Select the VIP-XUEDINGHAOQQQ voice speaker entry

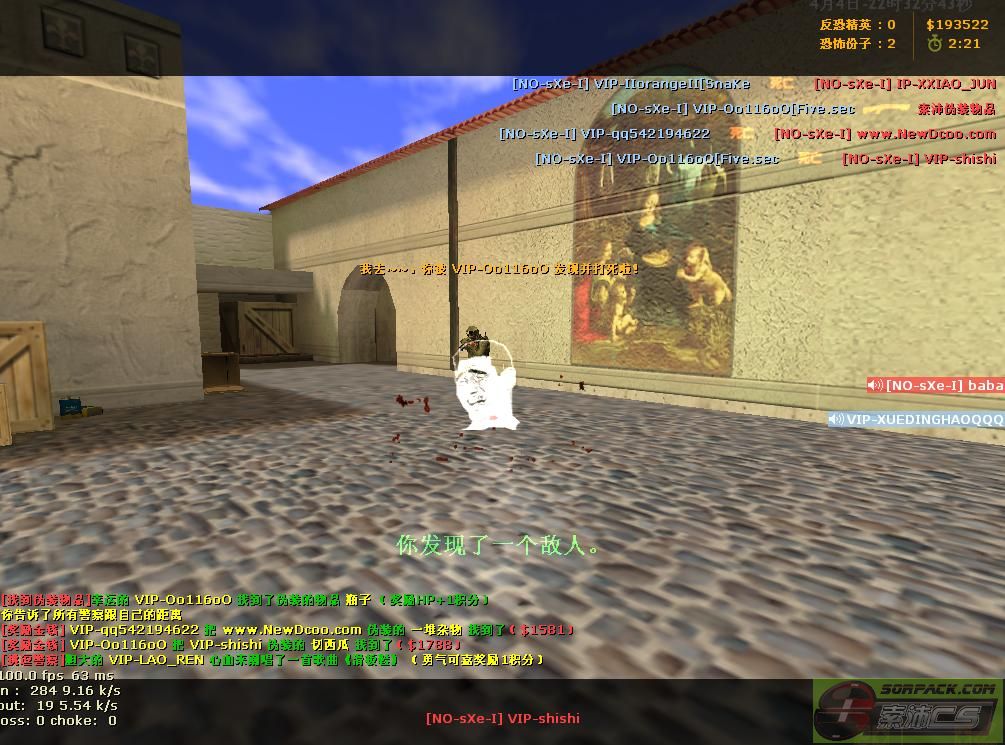coord(916,419)
